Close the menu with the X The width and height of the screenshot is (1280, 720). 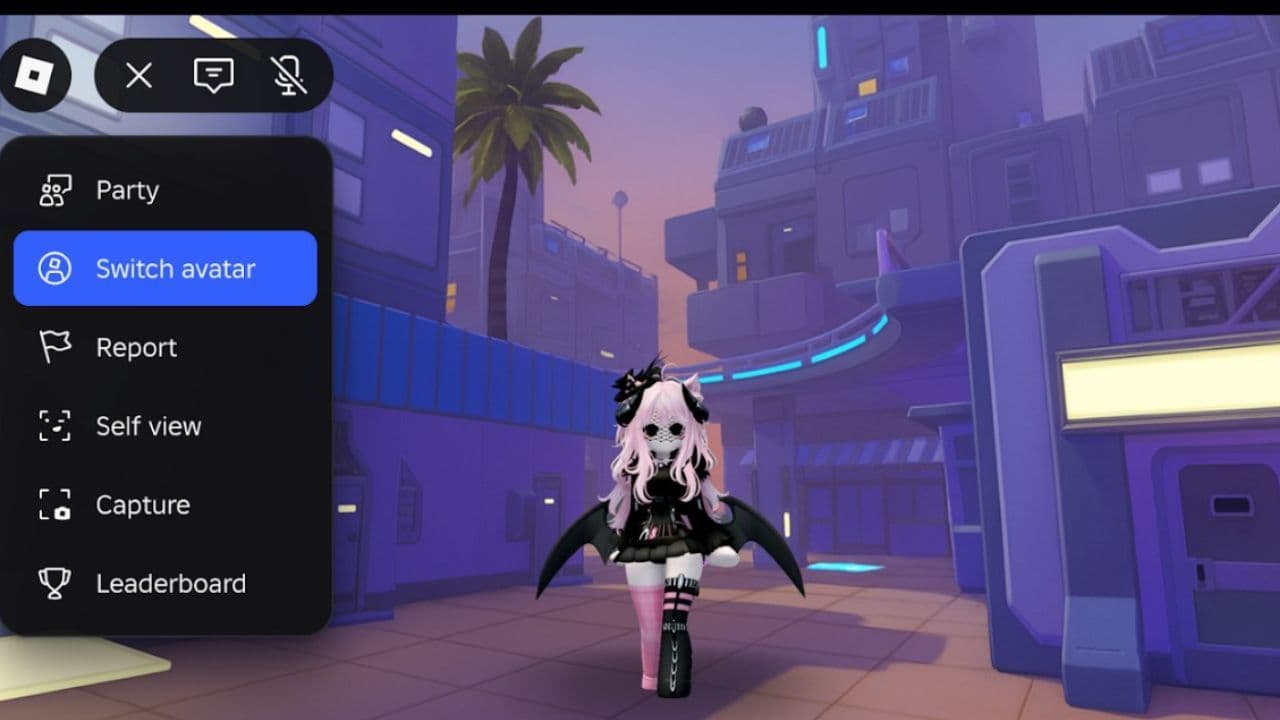coord(138,75)
